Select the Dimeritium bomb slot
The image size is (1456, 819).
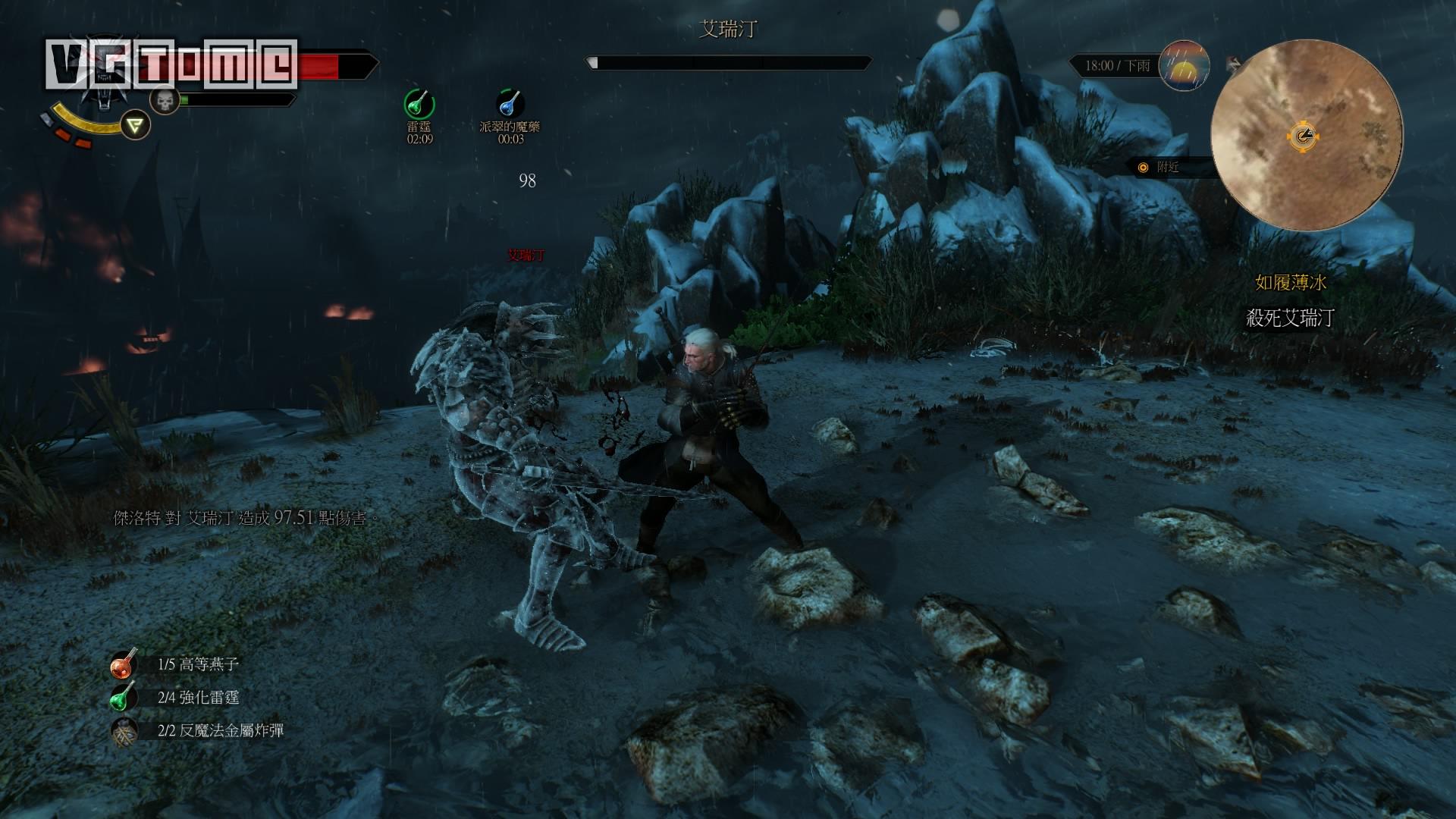123,731
